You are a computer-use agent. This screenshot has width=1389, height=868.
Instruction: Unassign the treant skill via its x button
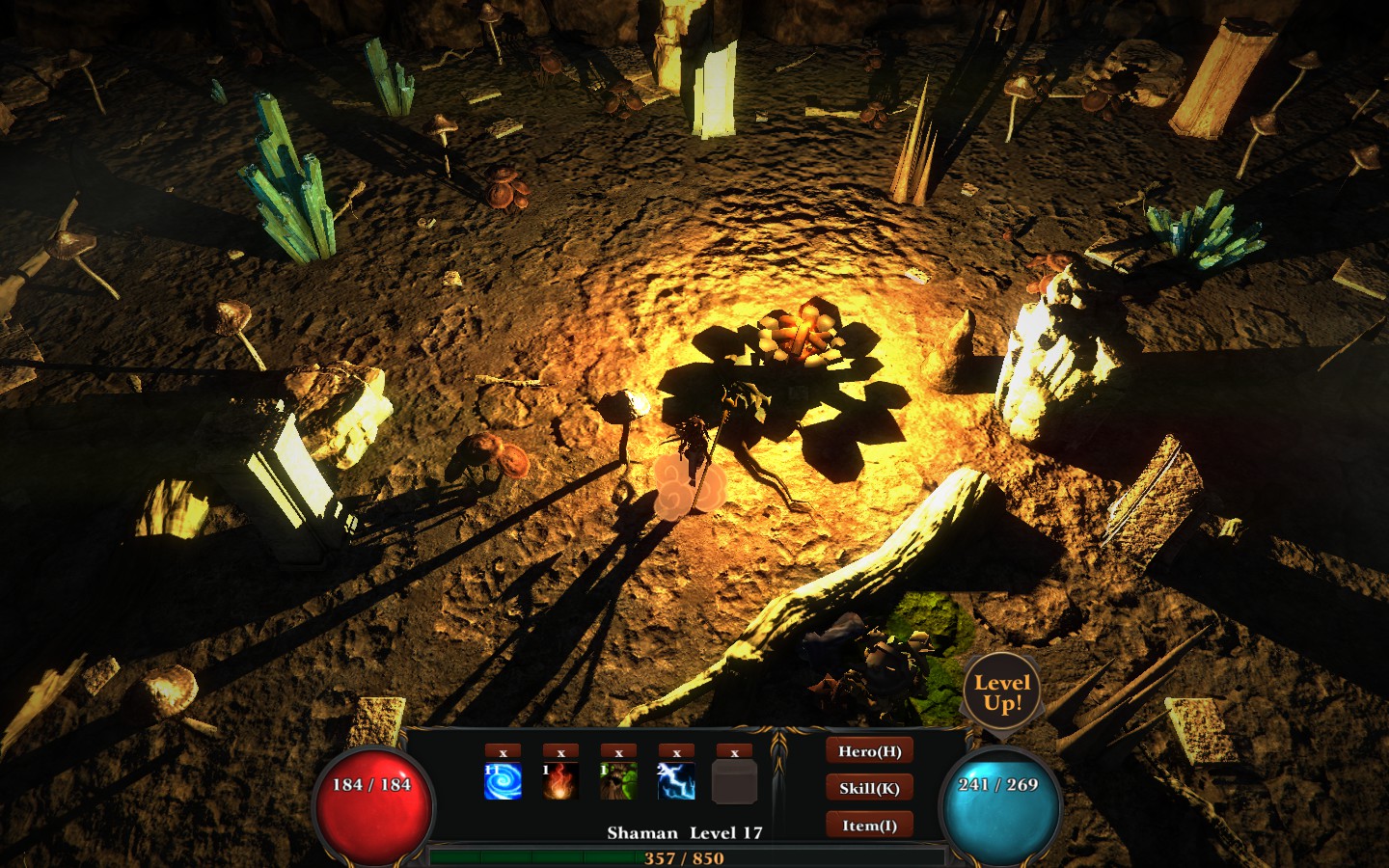(618, 752)
